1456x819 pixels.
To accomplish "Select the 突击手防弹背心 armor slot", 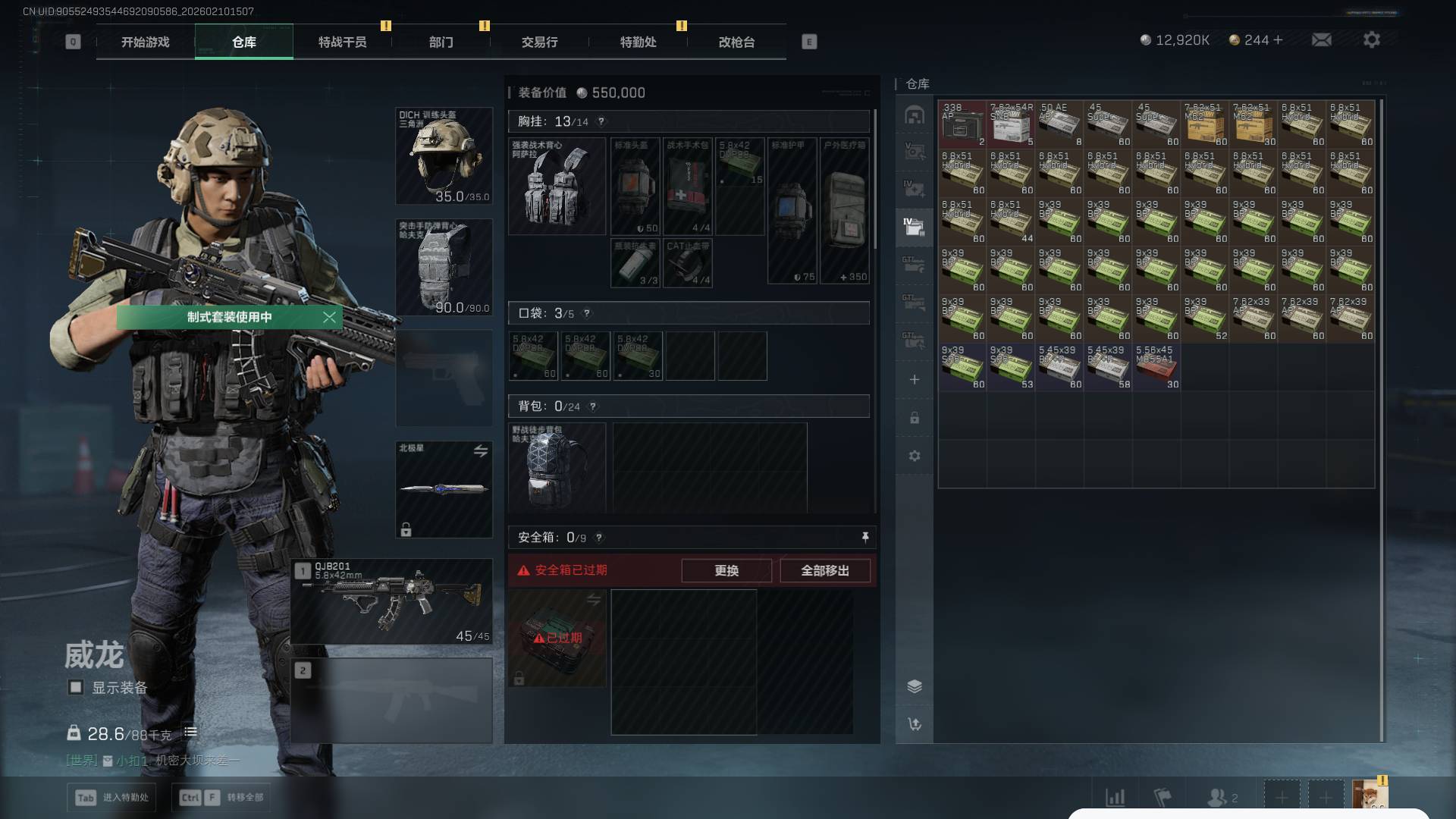I will coord(444,267).
